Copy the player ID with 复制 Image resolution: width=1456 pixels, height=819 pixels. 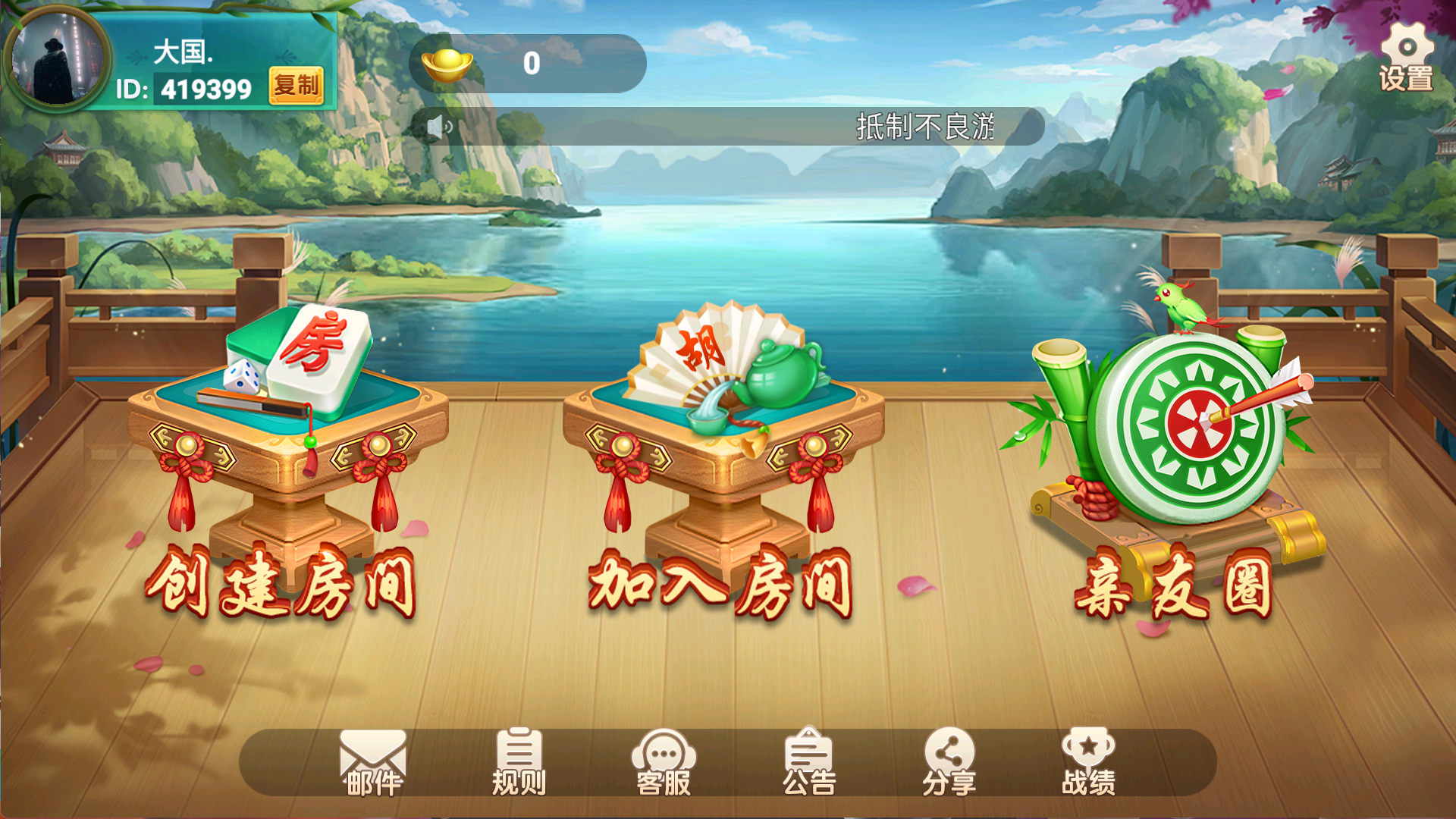(296, 86)
